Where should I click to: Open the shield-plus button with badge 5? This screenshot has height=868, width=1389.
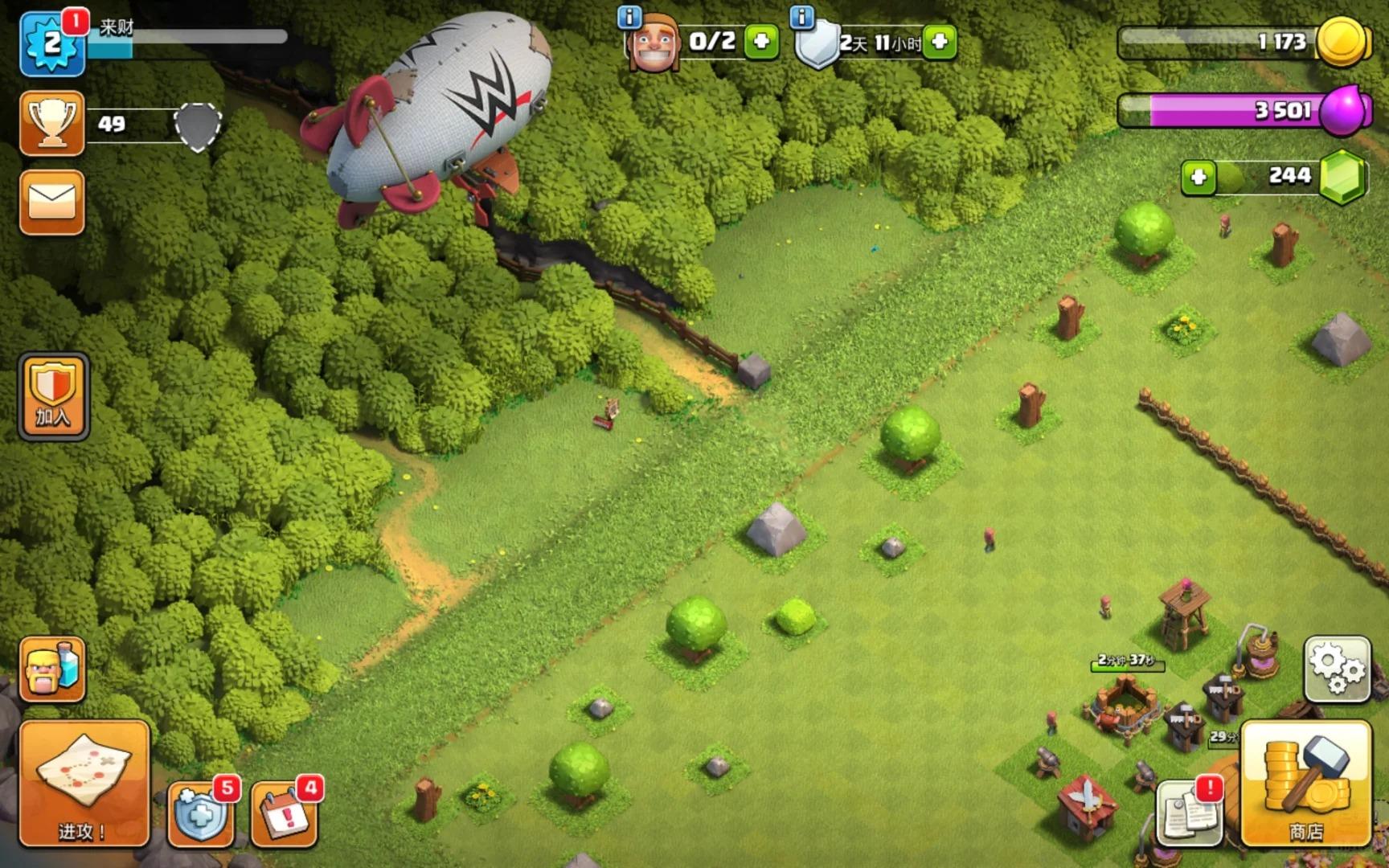[x=201, y=813]
